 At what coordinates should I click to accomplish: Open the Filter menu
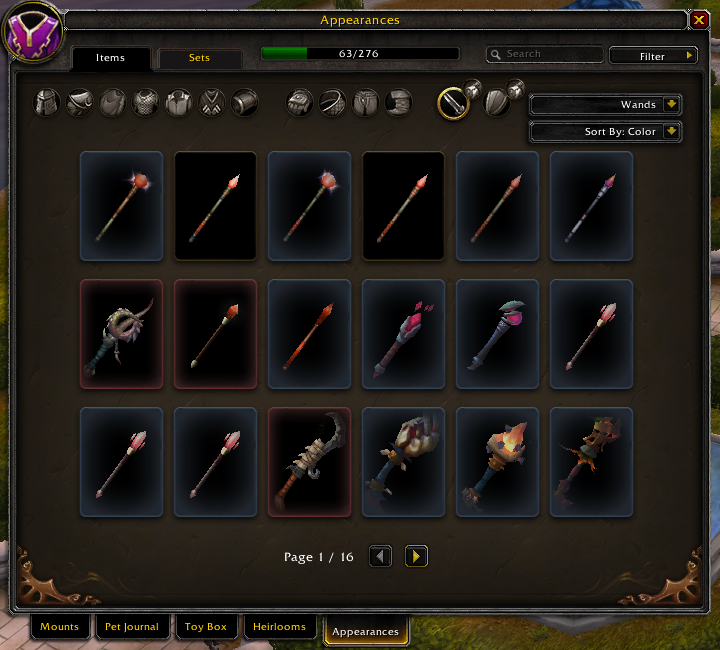pyautogui.click(x=653, y=56)
